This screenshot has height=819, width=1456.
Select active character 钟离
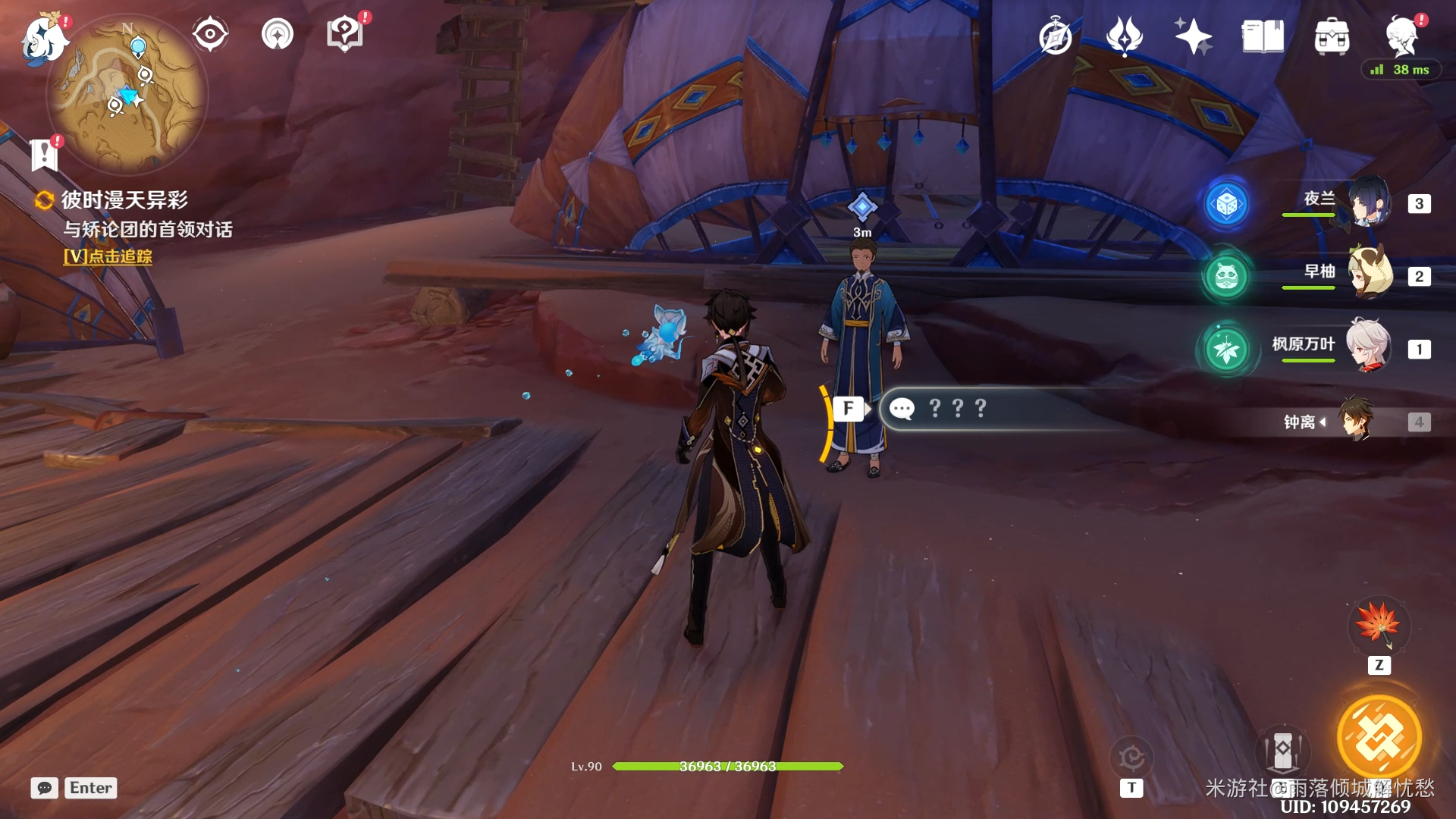[x=1354, y=421]
